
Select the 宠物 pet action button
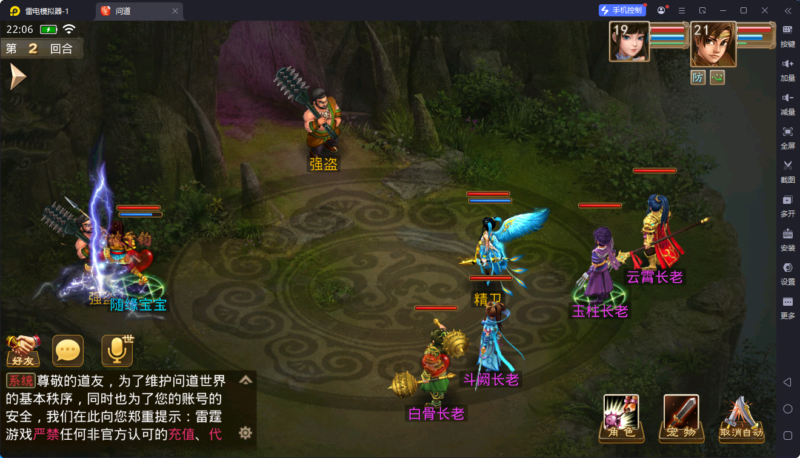(682, 417)
